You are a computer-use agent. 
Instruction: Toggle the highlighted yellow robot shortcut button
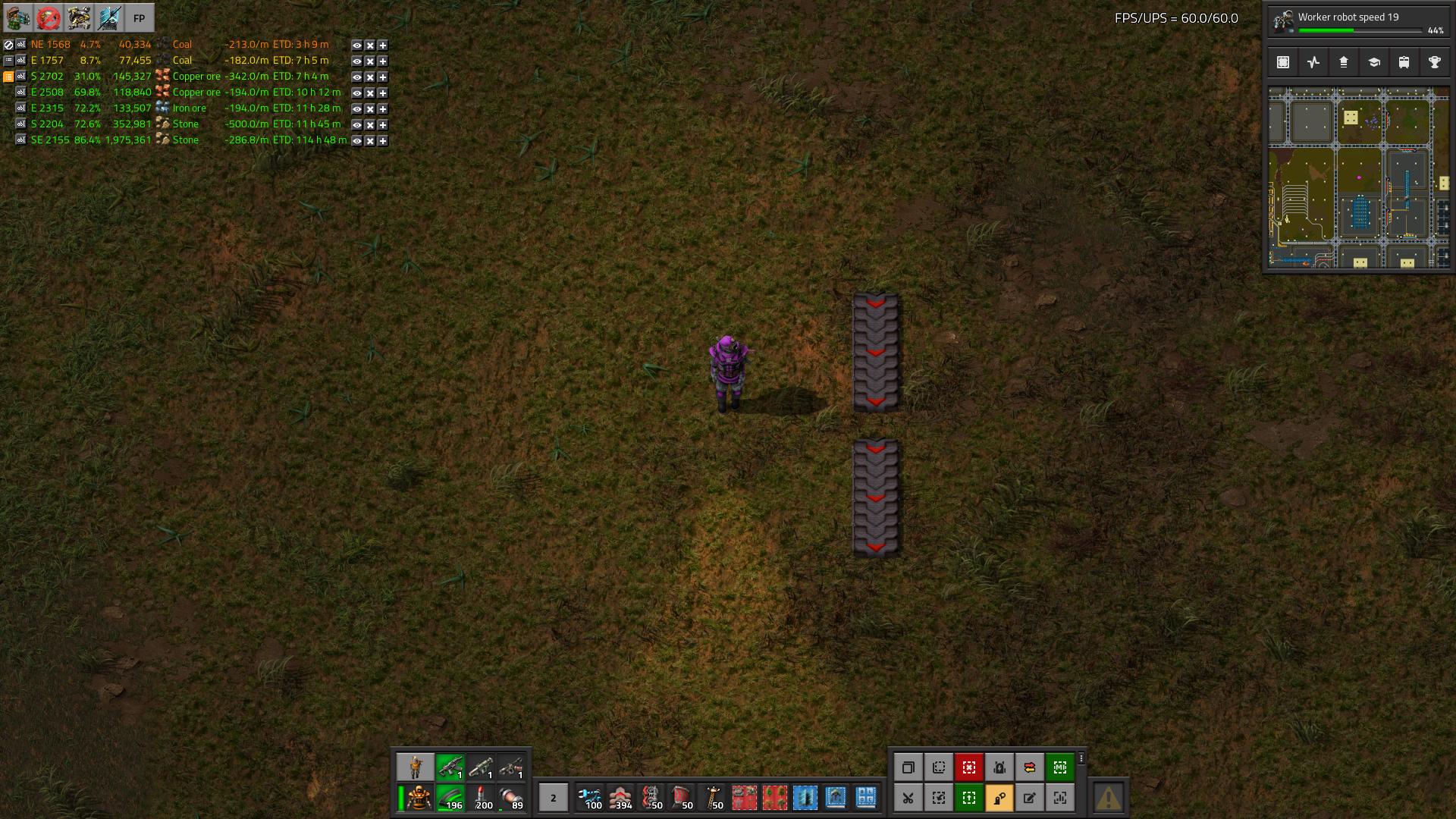(999, 798)
